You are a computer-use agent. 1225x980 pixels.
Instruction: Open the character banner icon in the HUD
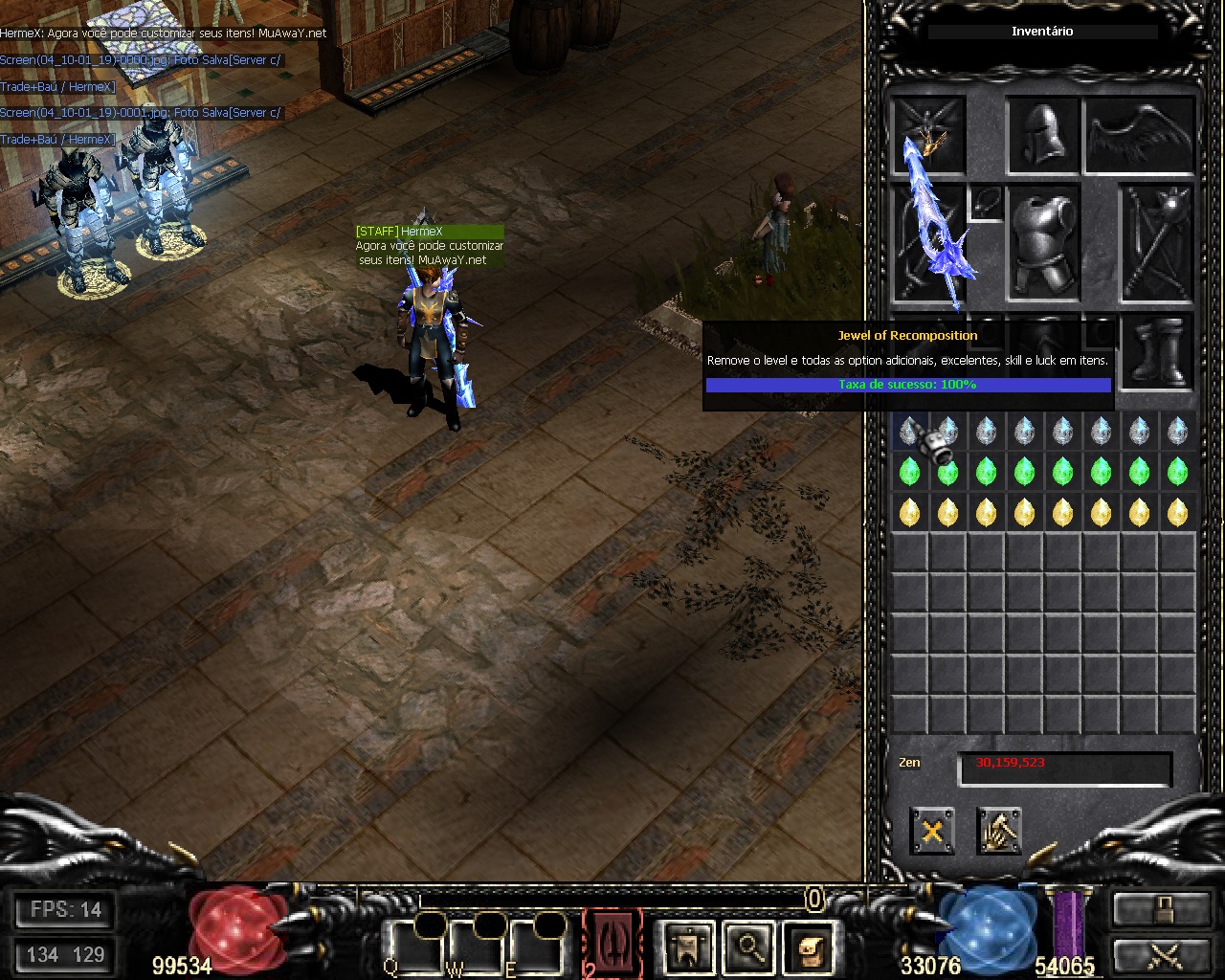pyautogui.click(x=688, y=947)
